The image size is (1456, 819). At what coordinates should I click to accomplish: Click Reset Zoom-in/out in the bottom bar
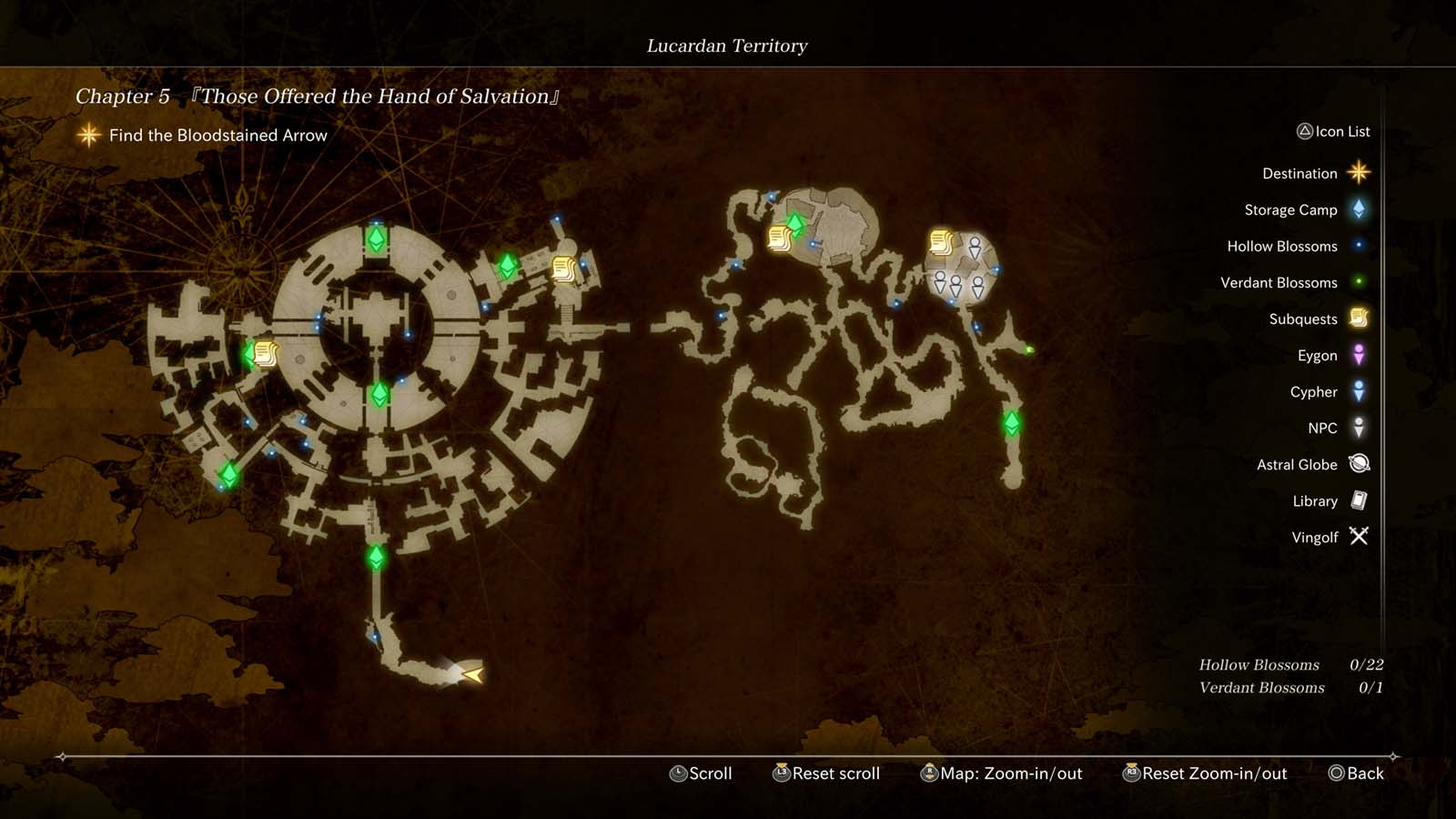point(1206,773)
